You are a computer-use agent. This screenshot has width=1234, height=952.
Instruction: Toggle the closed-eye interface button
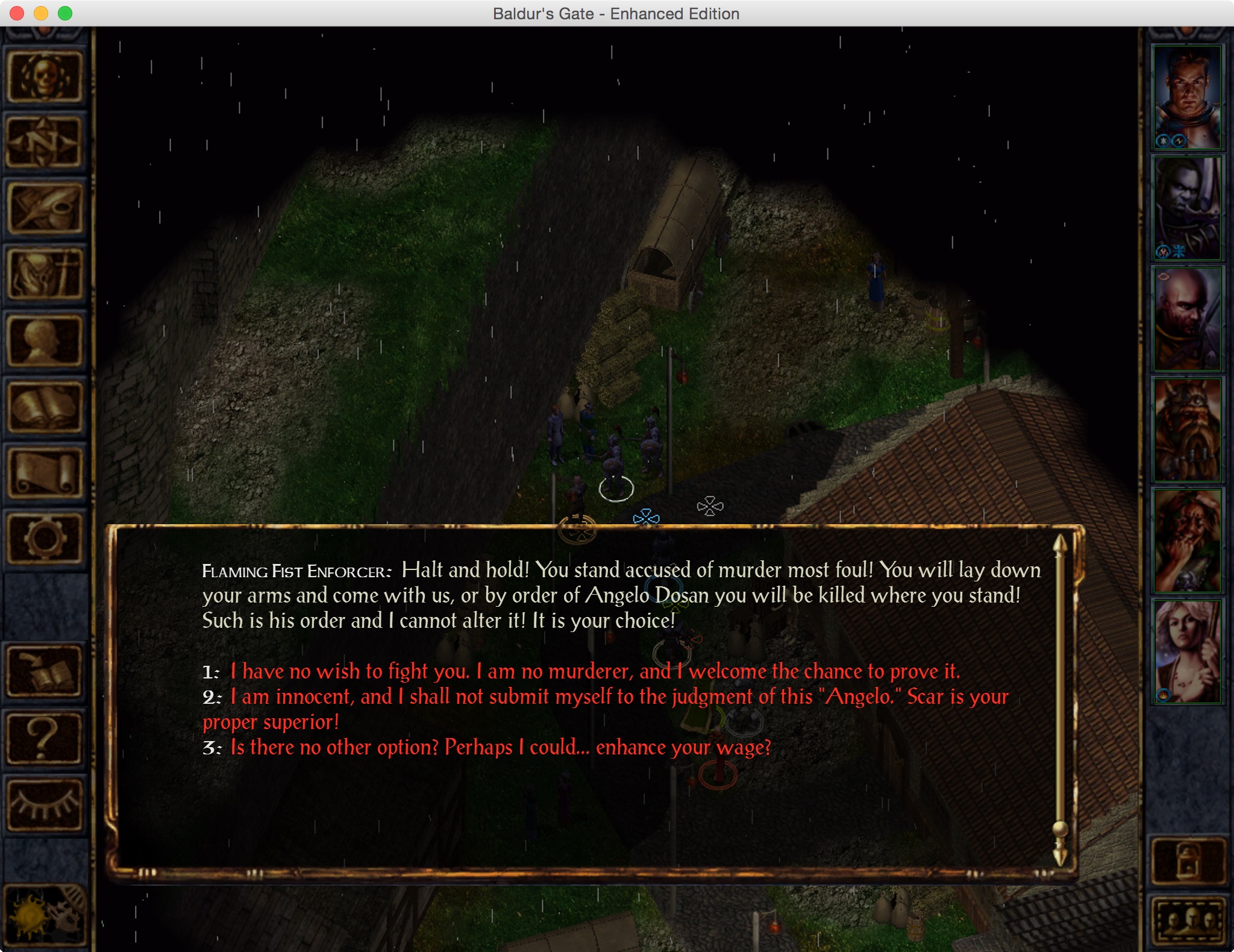pyautogui.click(x=45, y=804)
